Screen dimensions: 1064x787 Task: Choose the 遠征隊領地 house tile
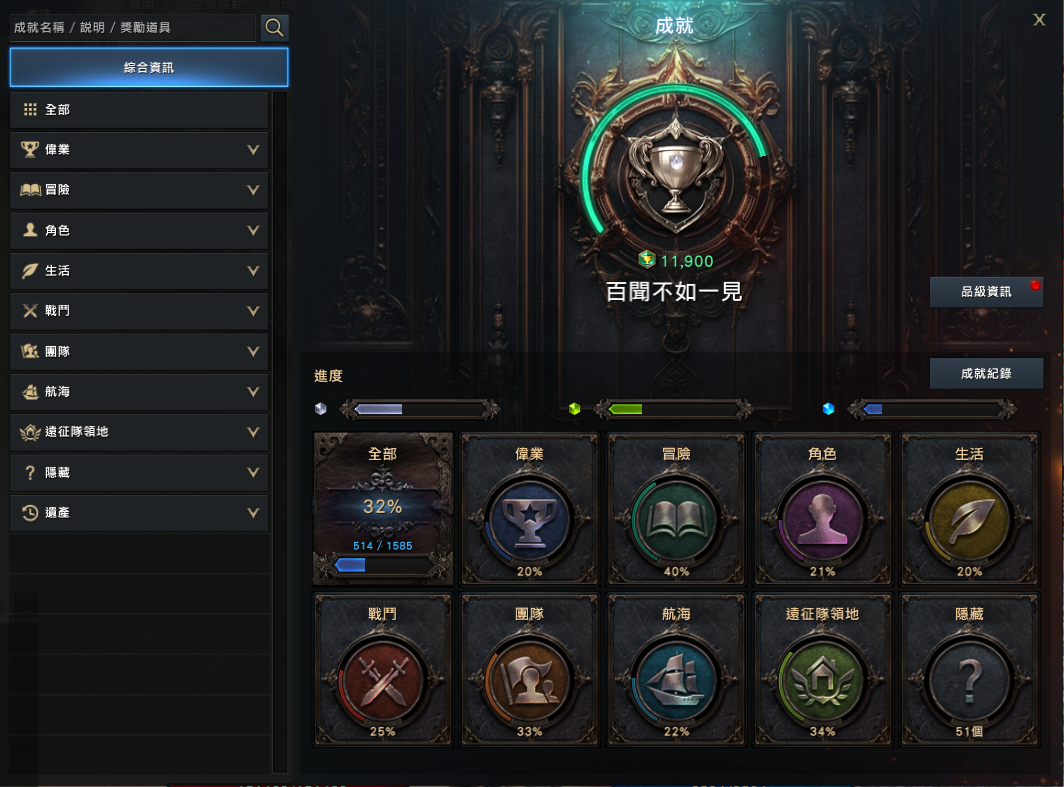click(x=822, y=669)
